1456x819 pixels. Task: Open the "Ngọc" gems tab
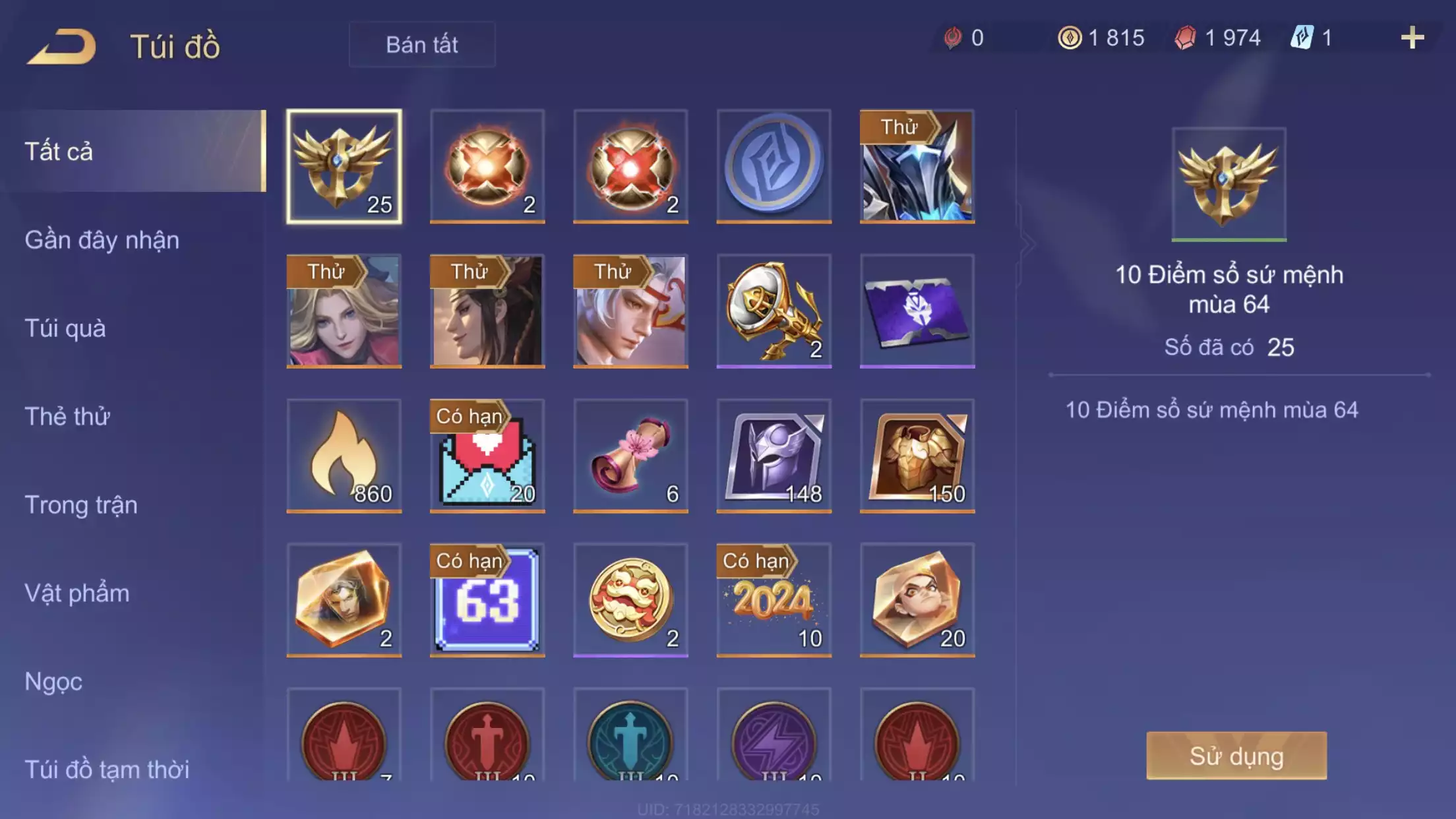click(53, 681)
